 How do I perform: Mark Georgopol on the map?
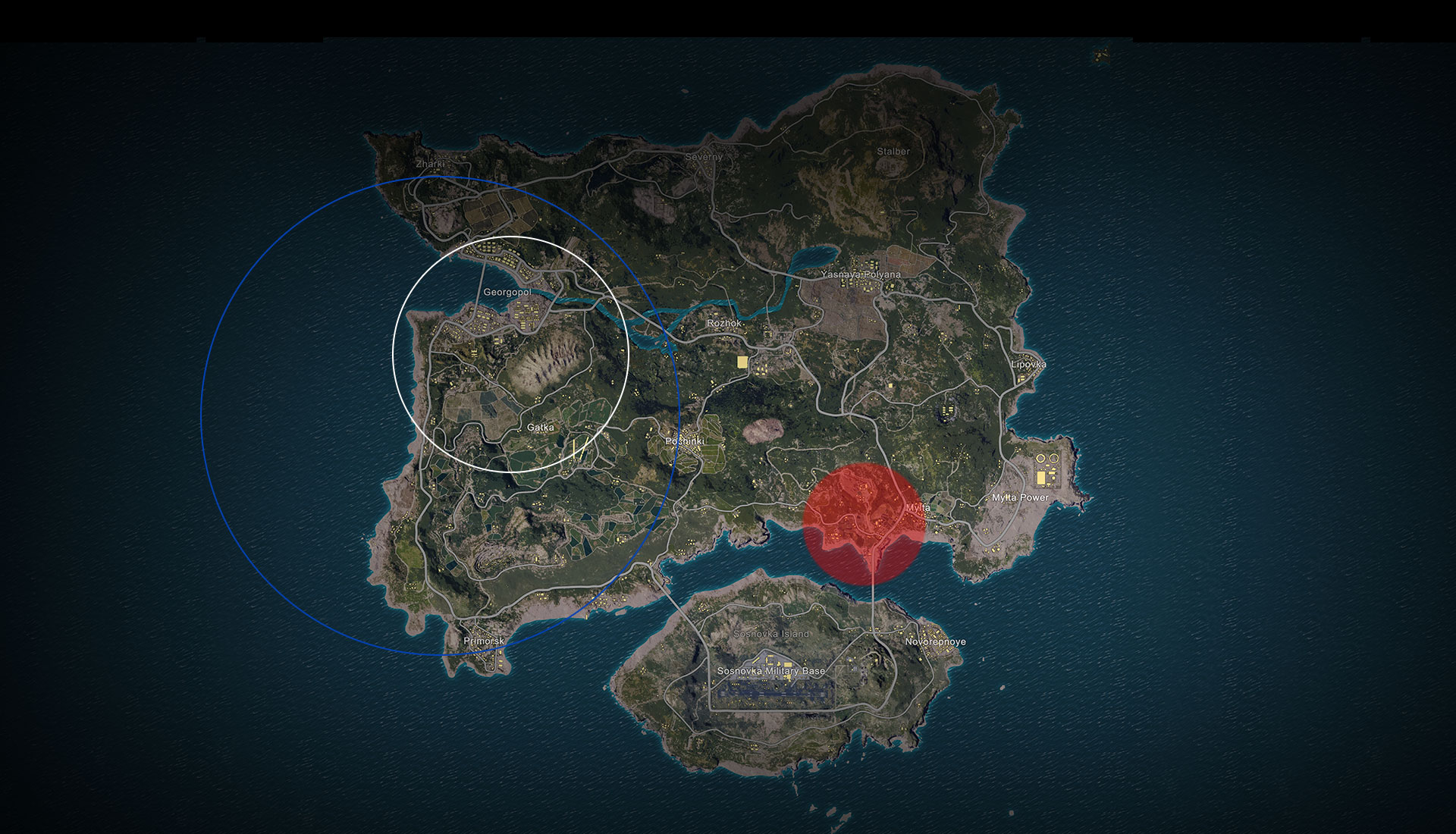click(x=507, y=292)
